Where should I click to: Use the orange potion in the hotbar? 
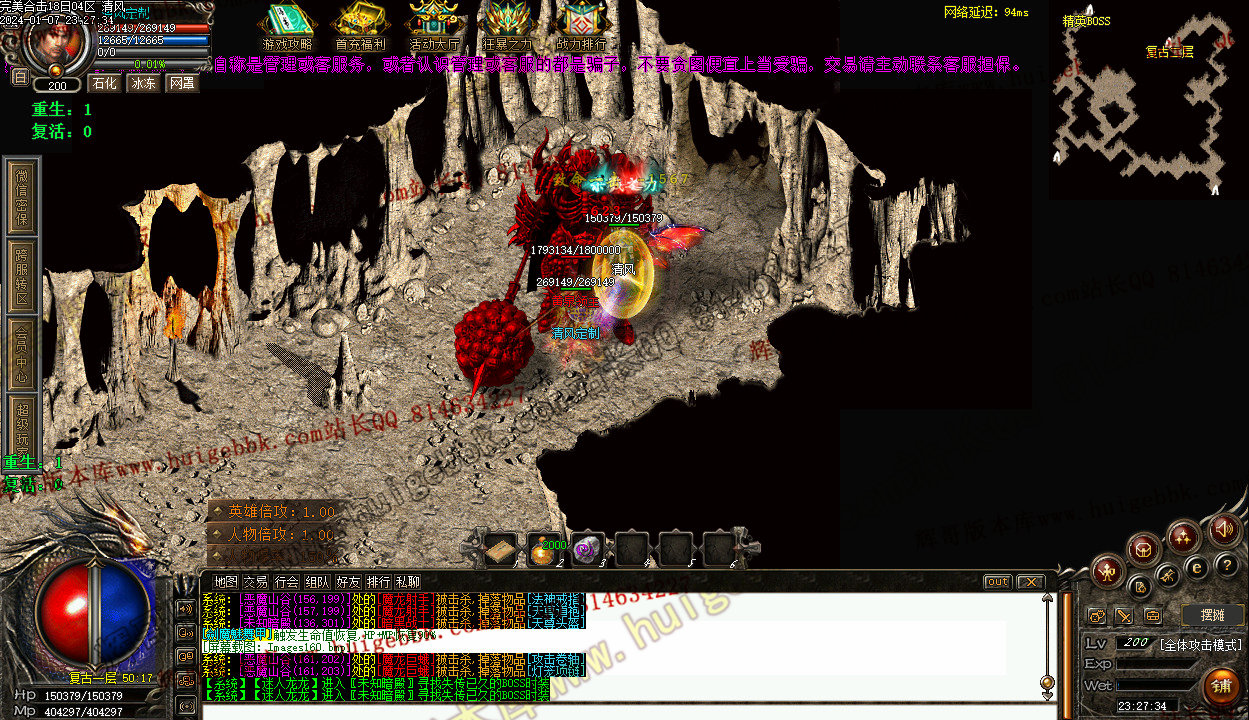coord(543,550)
